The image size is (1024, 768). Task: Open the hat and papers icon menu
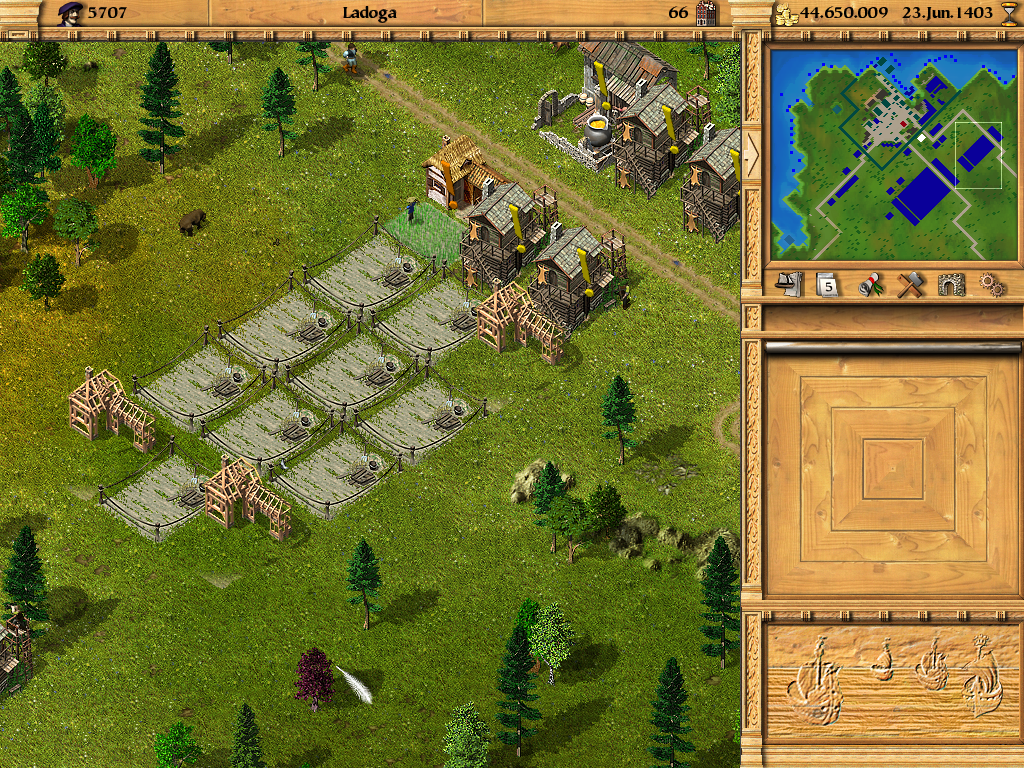789,285
